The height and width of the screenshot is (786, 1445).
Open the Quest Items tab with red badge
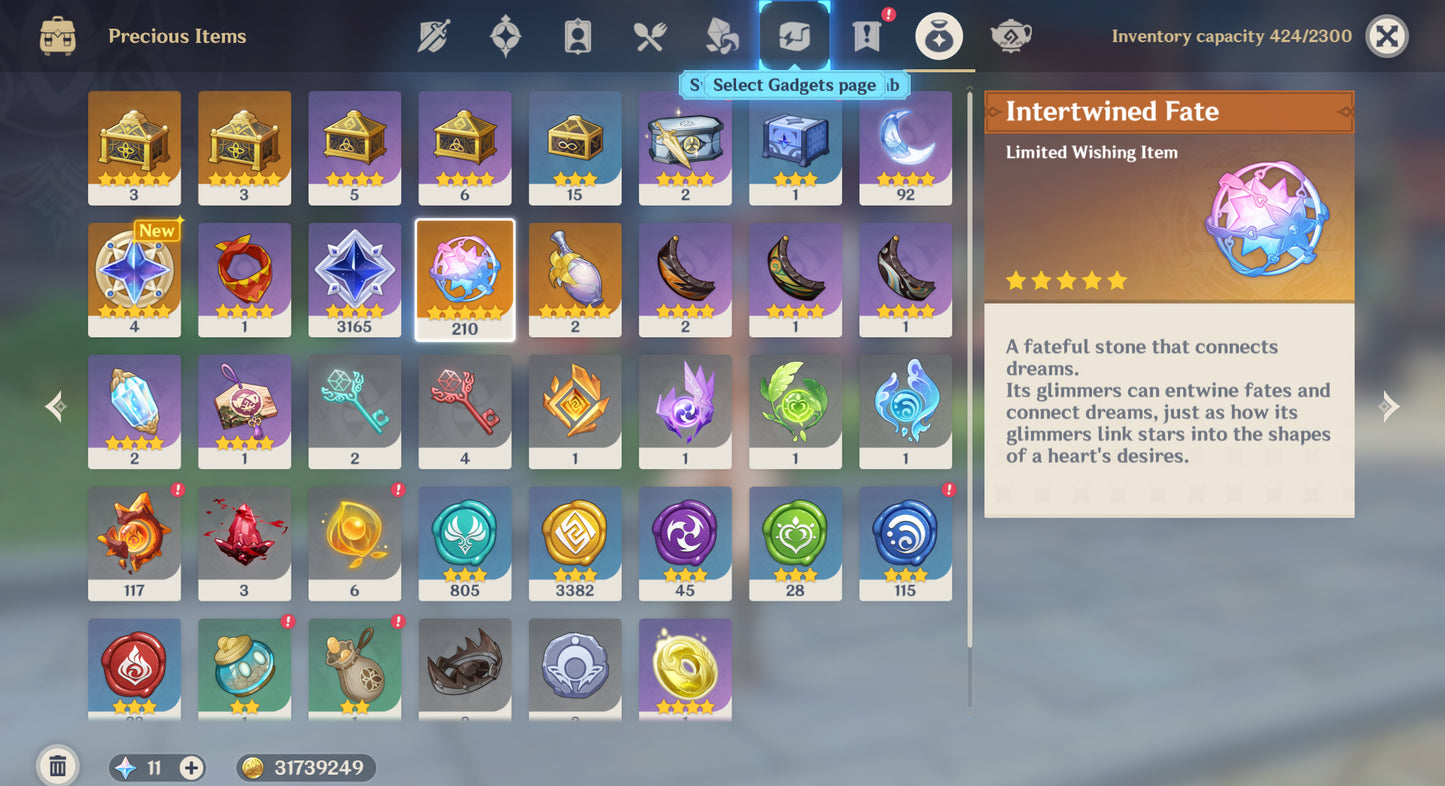coord(864,35)
